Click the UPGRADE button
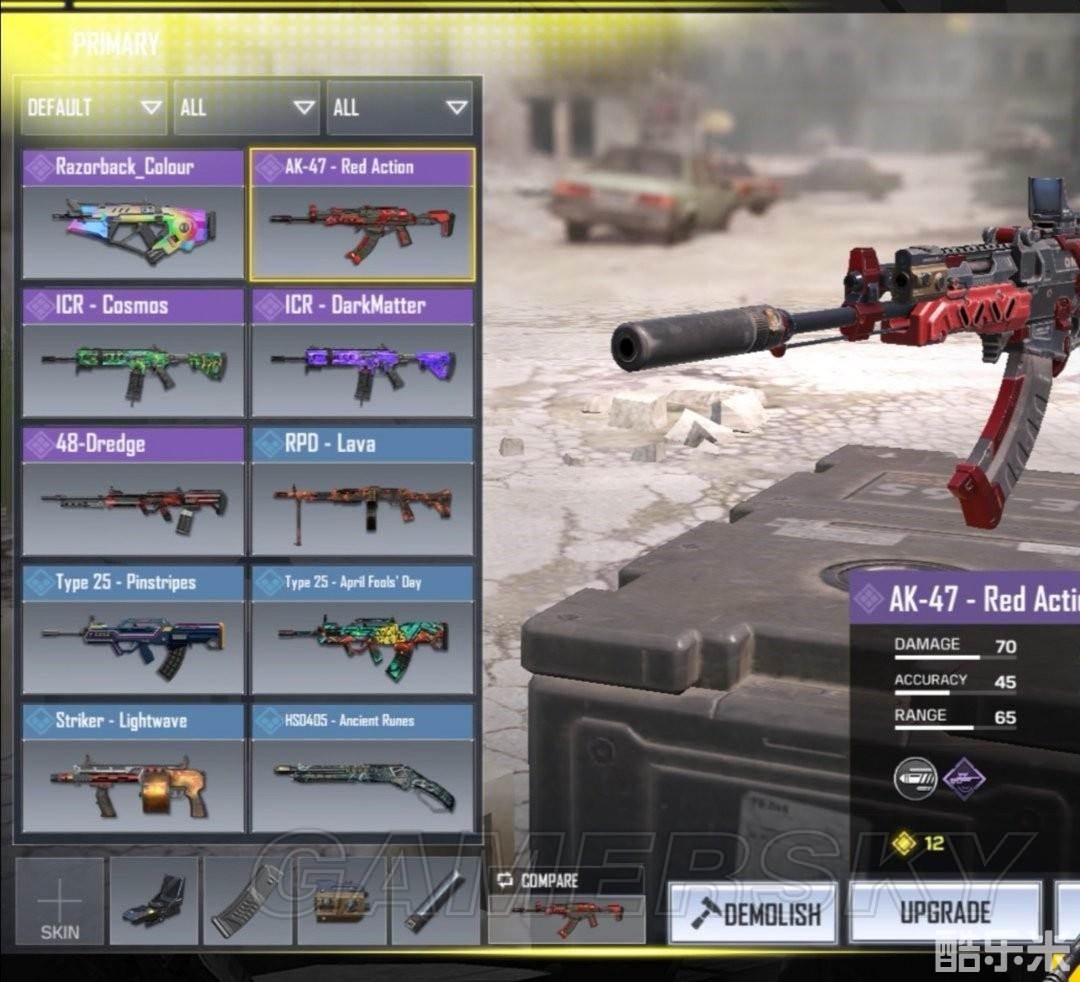The width and height of the screenshot is (1080, 982). click(x=945, y=912)
